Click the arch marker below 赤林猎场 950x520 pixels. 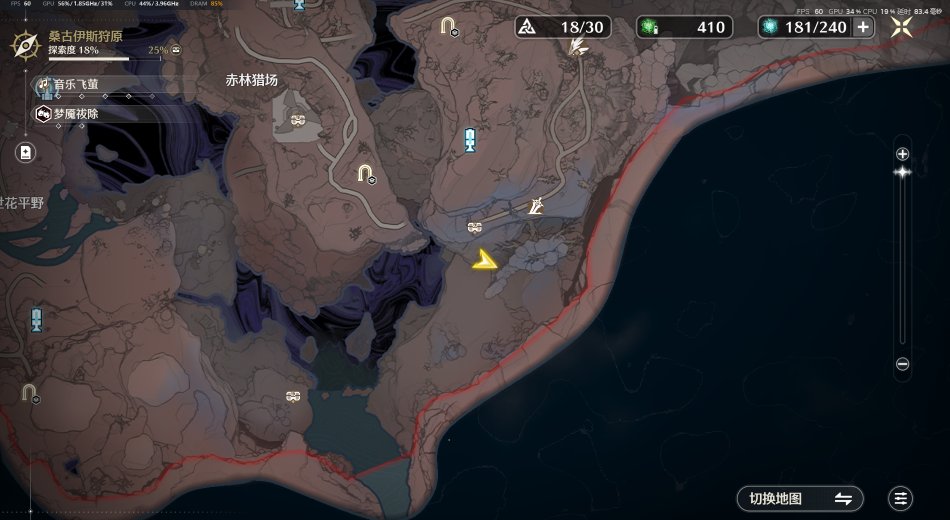[367, 174]
